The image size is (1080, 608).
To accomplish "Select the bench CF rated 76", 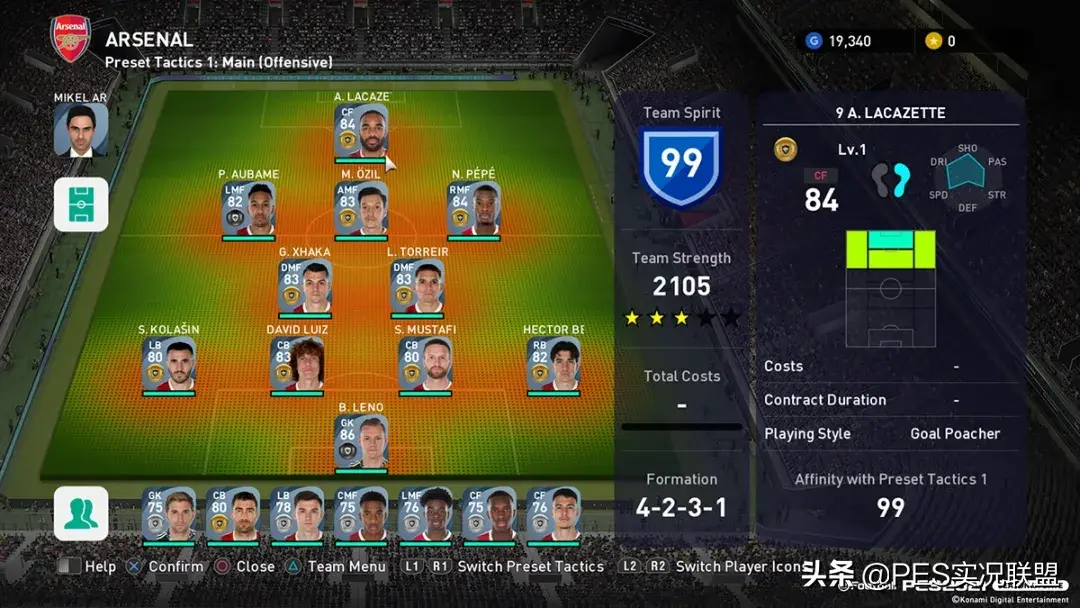I will click(x=553, y=514).
